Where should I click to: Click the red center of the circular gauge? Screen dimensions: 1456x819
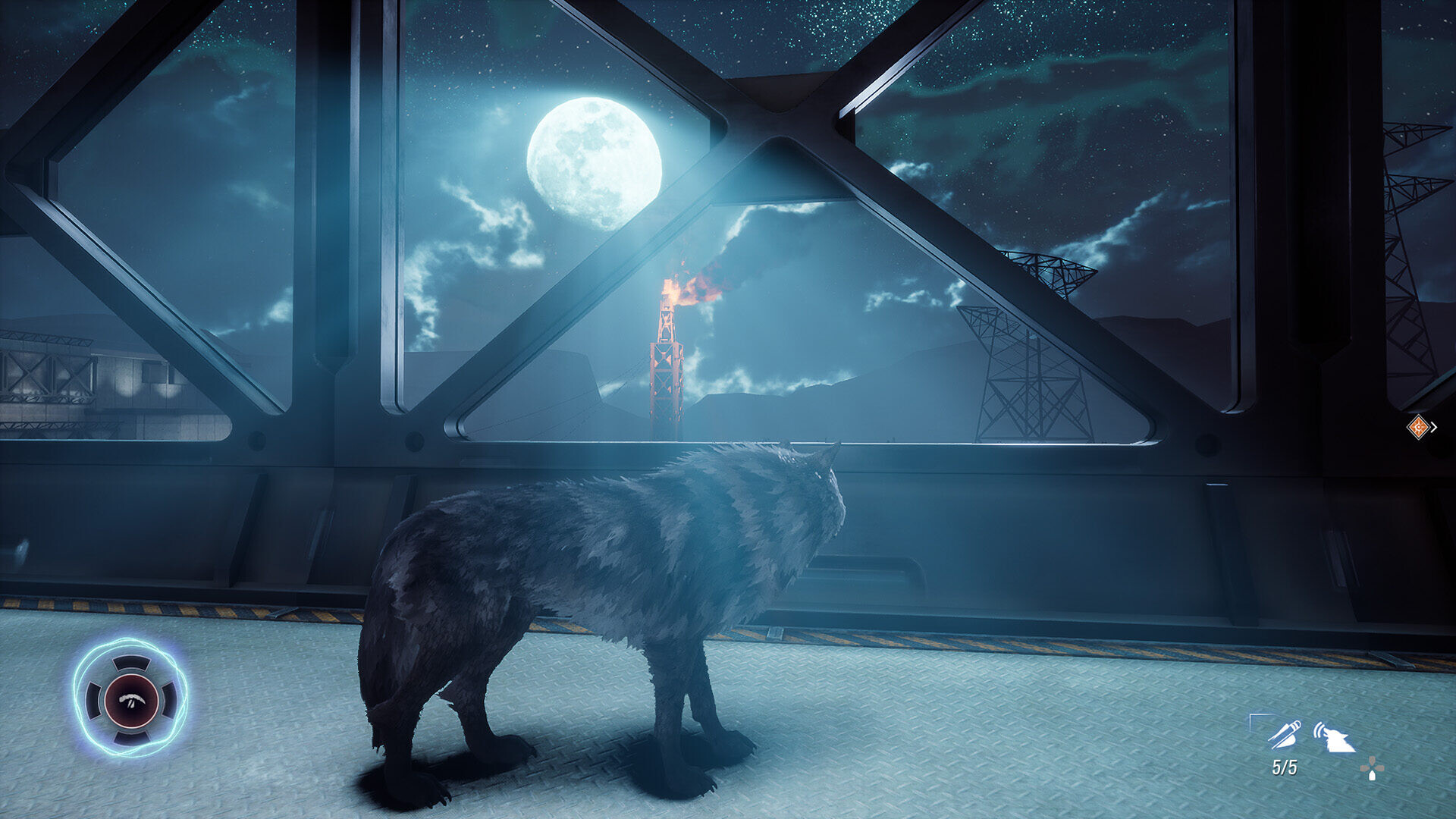131,699
